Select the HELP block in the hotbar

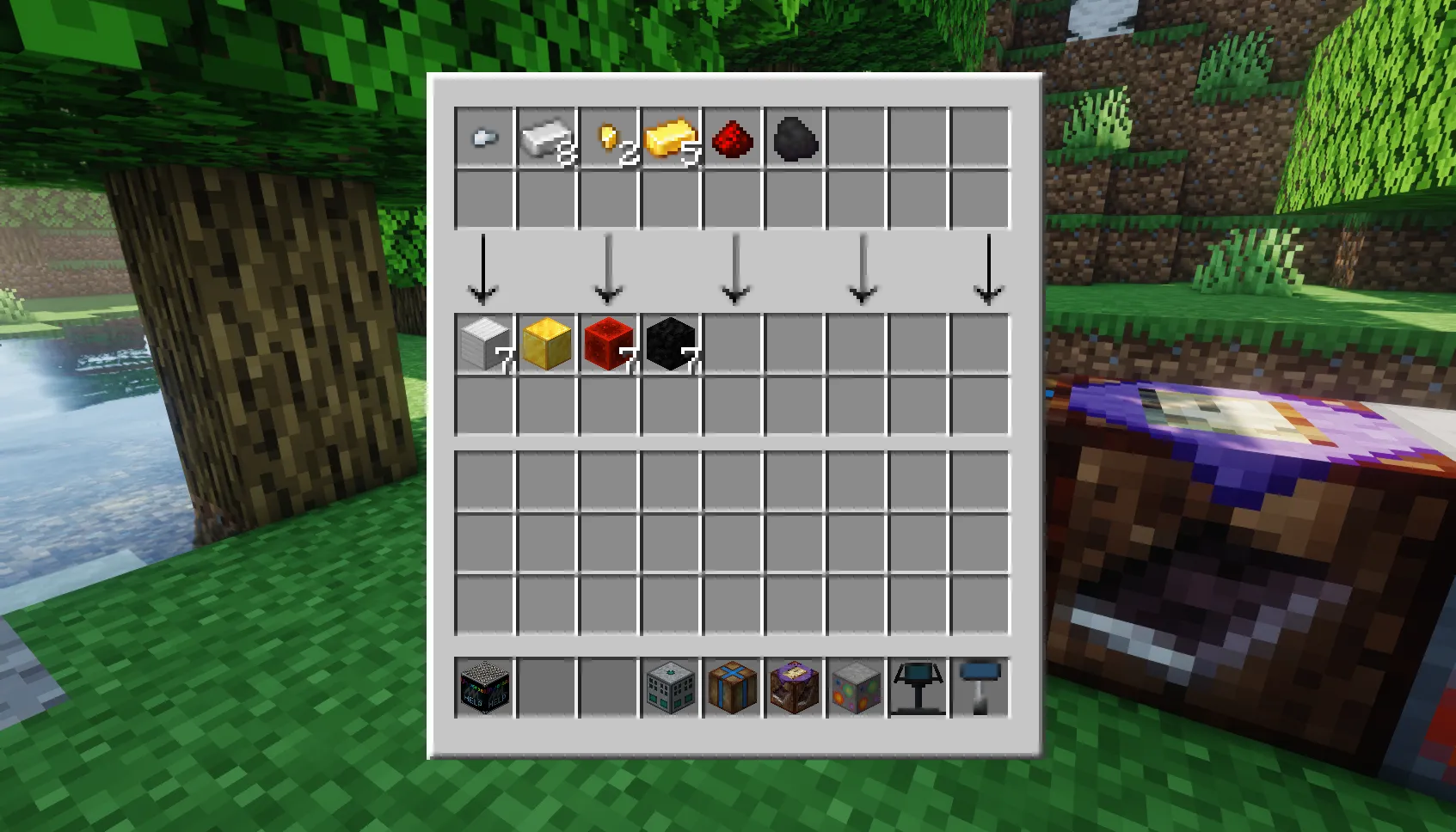[484, 686]
